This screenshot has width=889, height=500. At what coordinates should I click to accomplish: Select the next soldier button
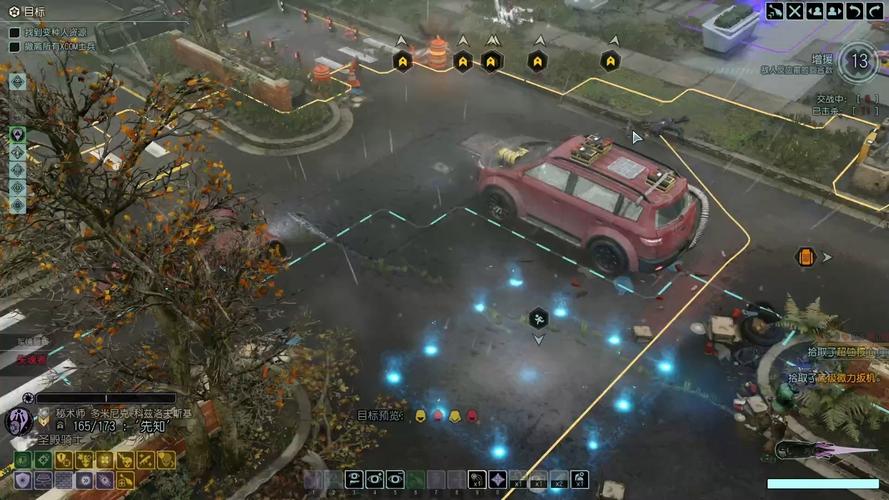pos(835,11)
